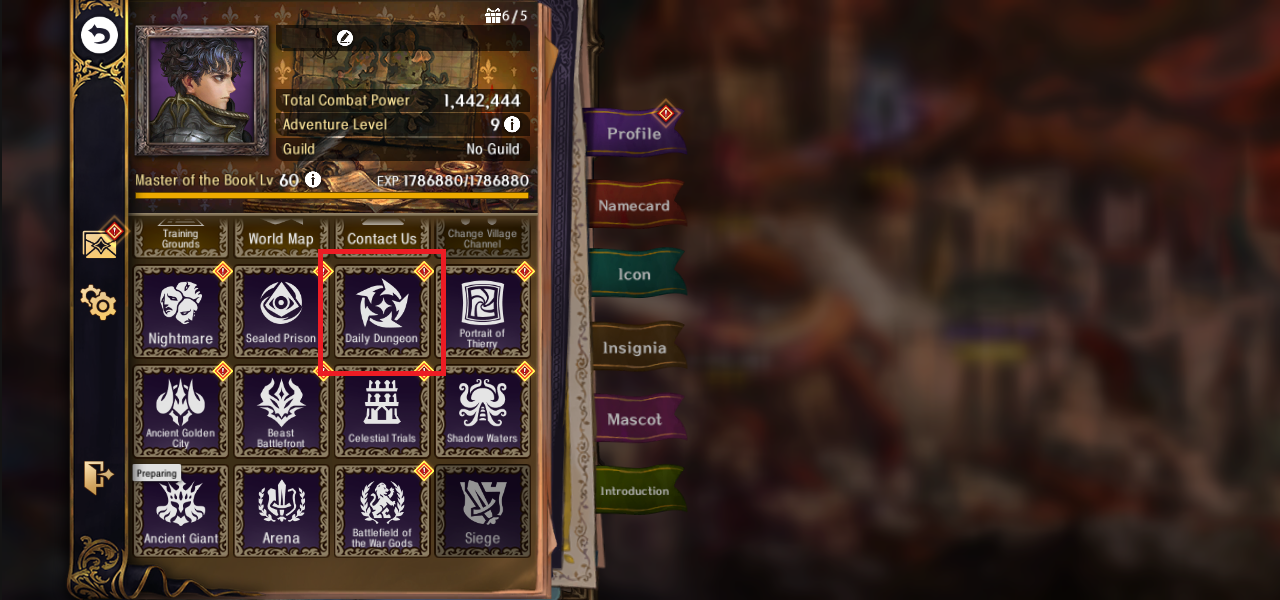Open settings via the gear icon

click(99, 301)
